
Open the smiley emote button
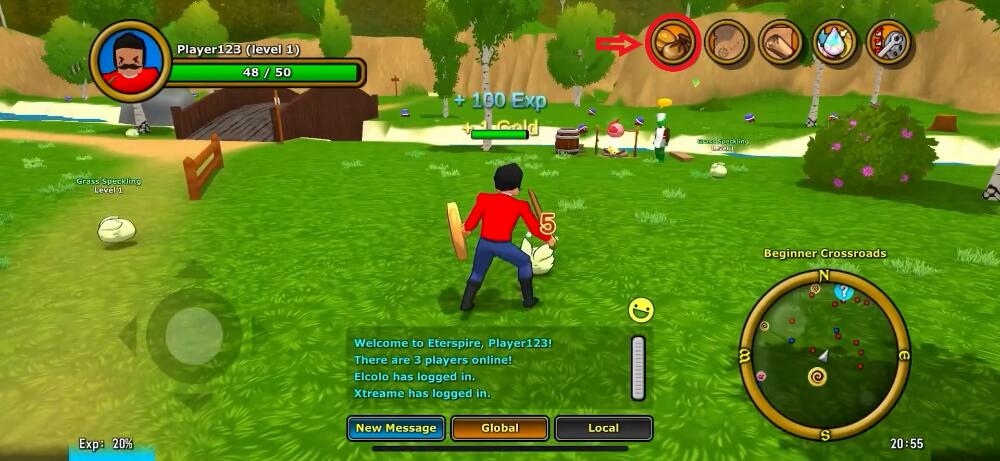point(641,310)
